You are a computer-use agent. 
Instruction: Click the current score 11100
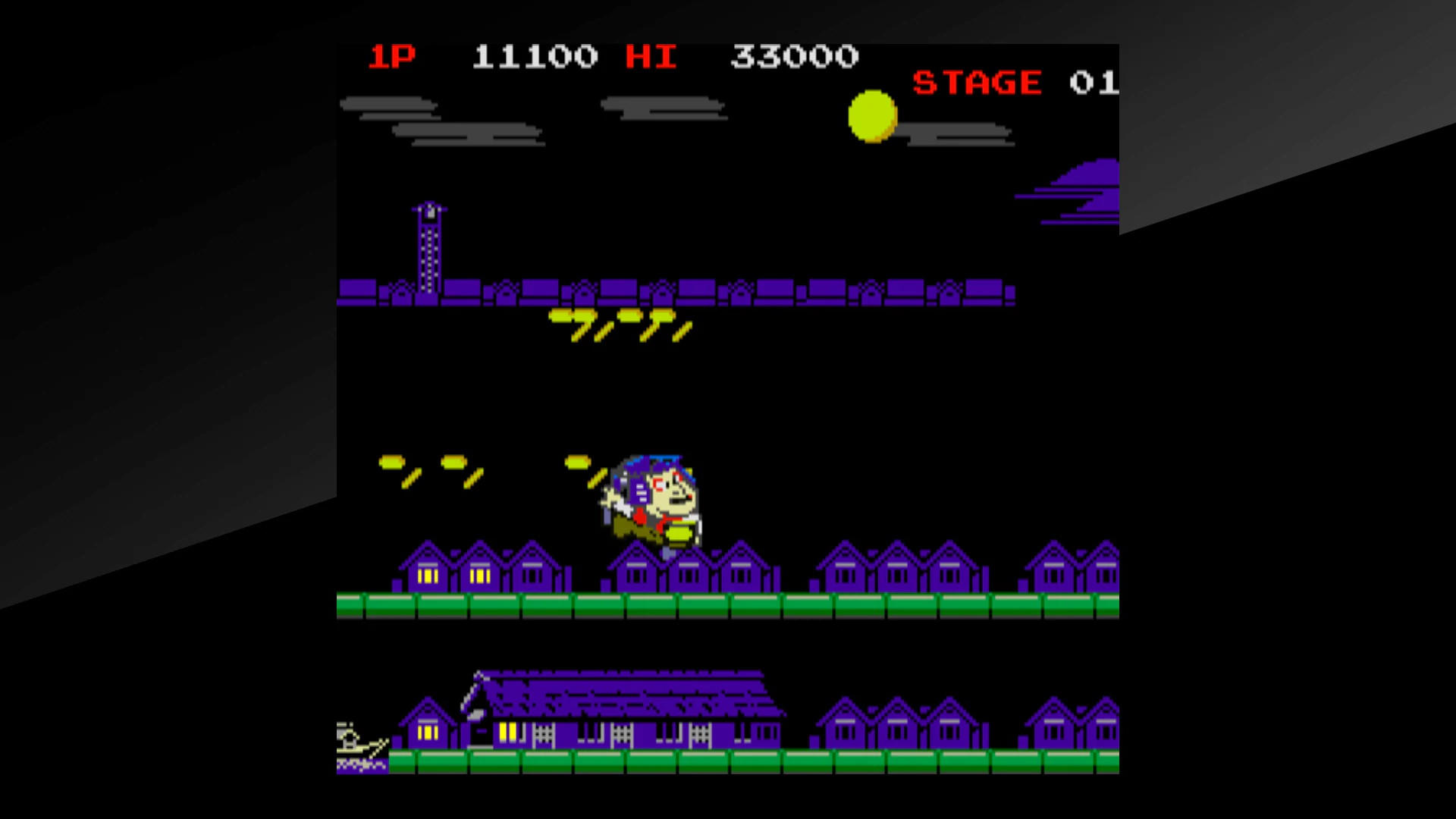click(535, 55)
